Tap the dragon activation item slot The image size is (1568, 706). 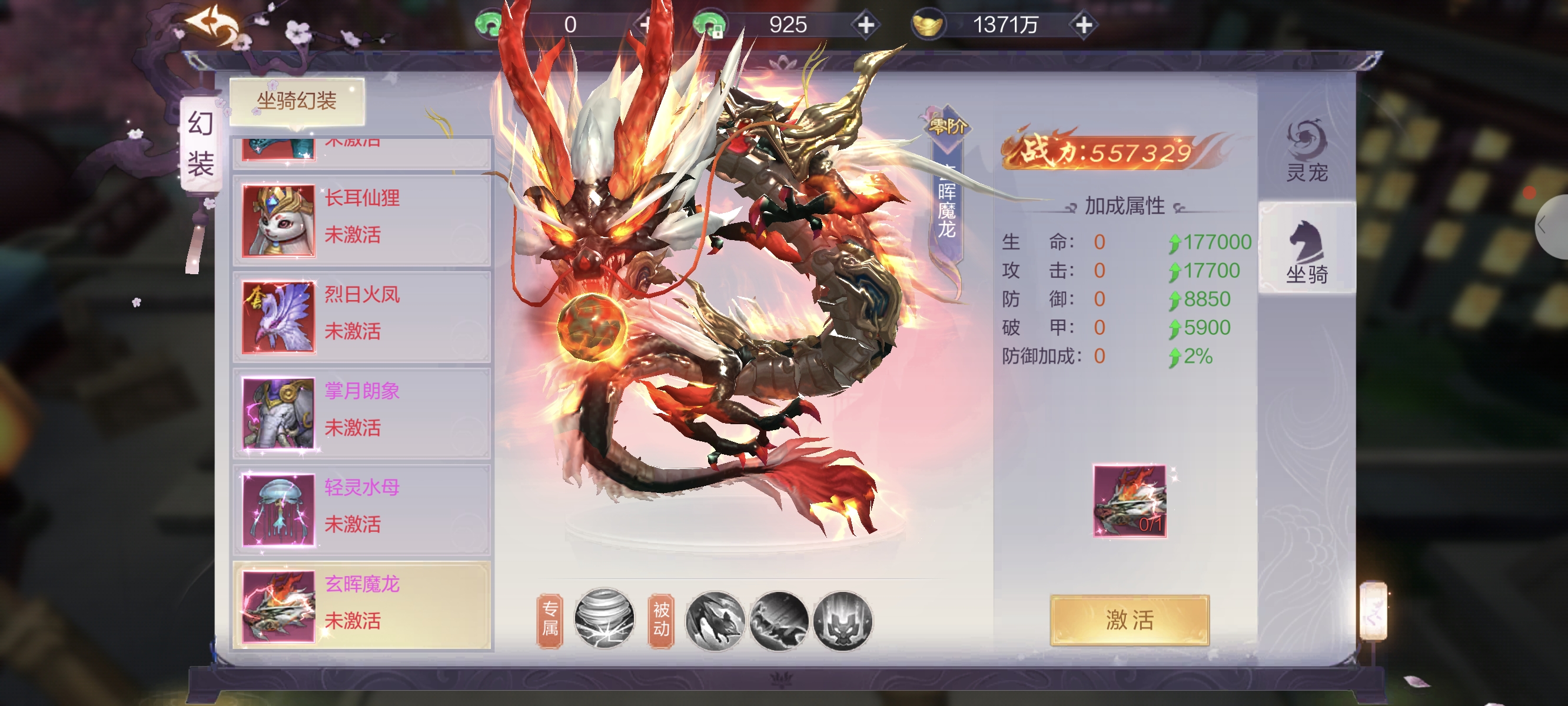pyautogui.click(x=1129, y=501)
